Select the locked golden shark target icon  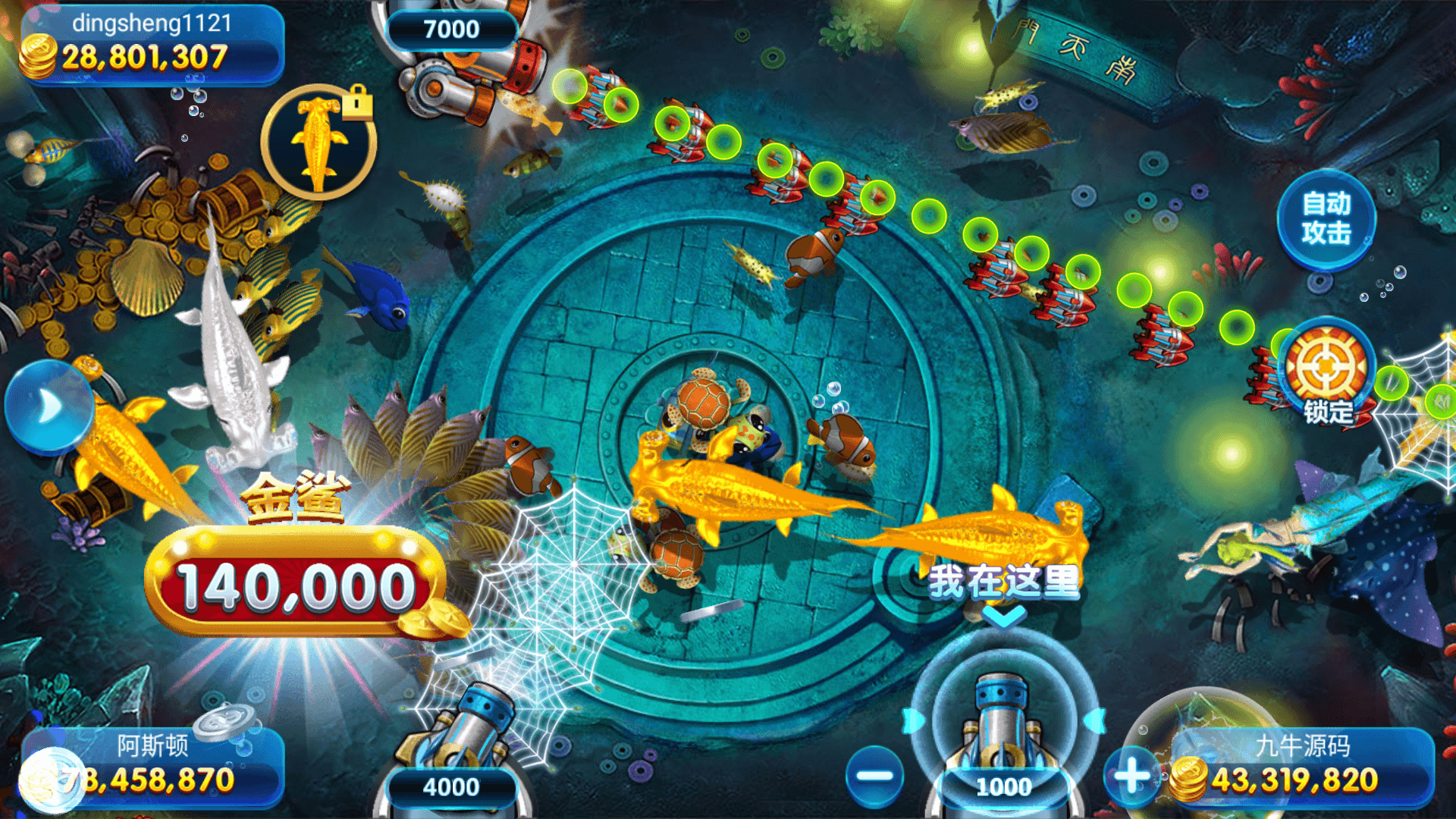pyautogui.click(x=319, y=143)
